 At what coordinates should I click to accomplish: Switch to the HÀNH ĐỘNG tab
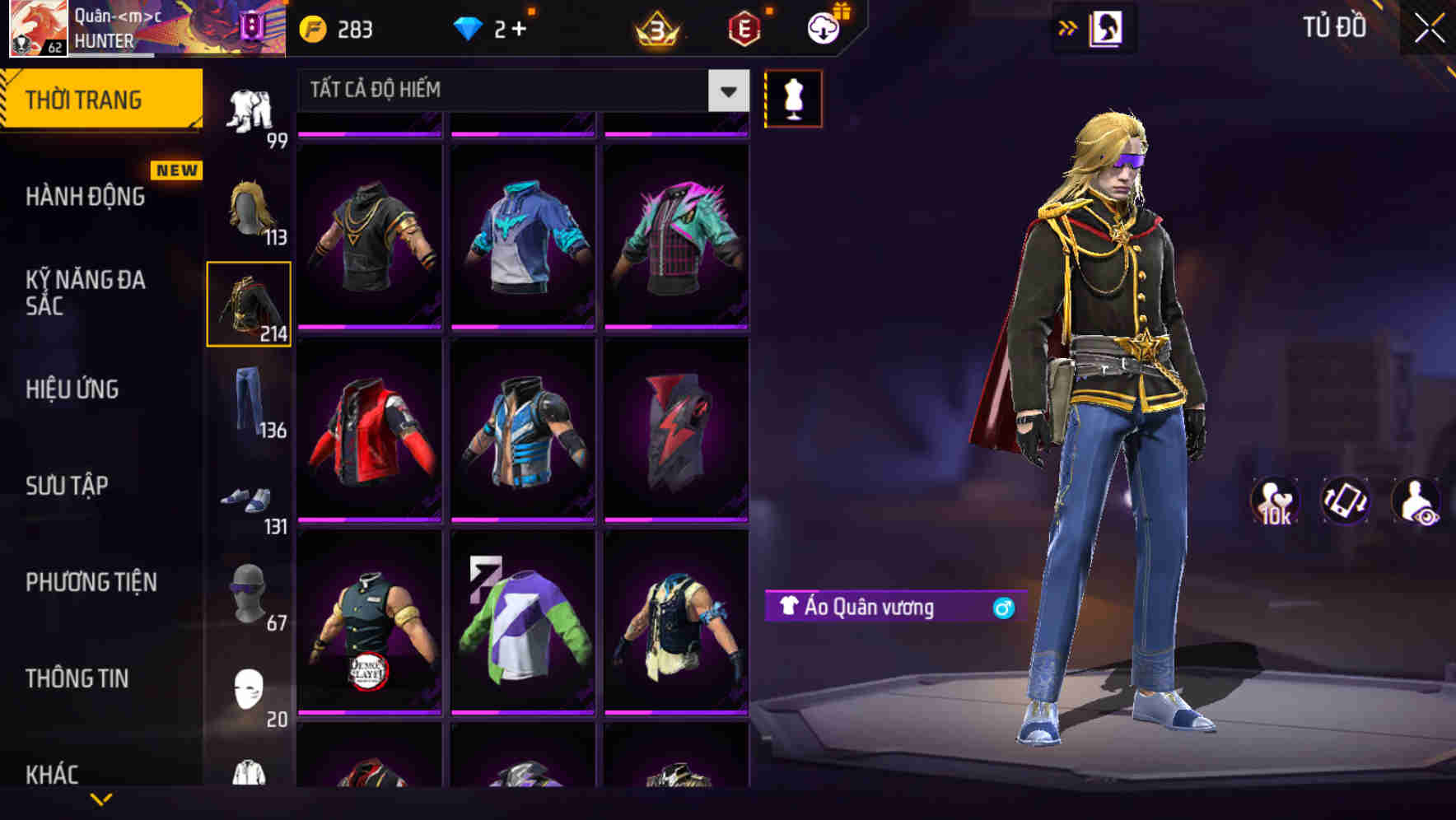coord(86,197)
